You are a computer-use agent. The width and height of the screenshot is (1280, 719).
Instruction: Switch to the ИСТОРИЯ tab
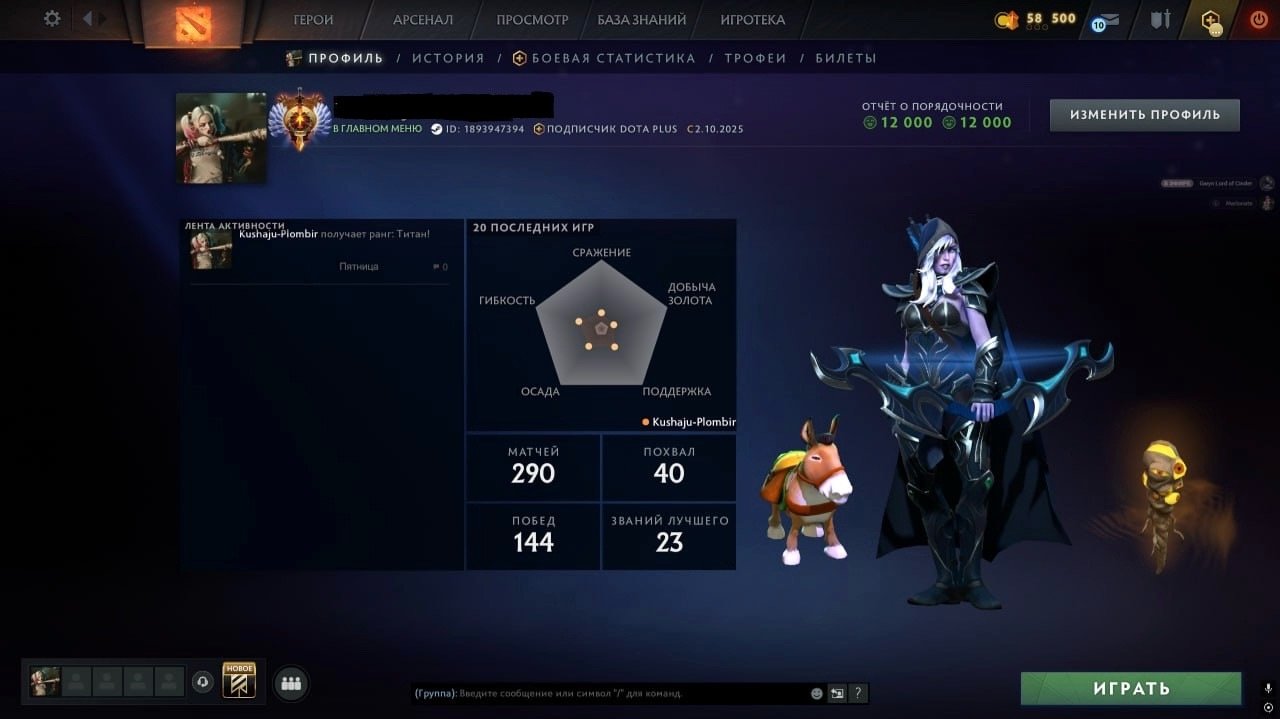click(x=448, y=58)
